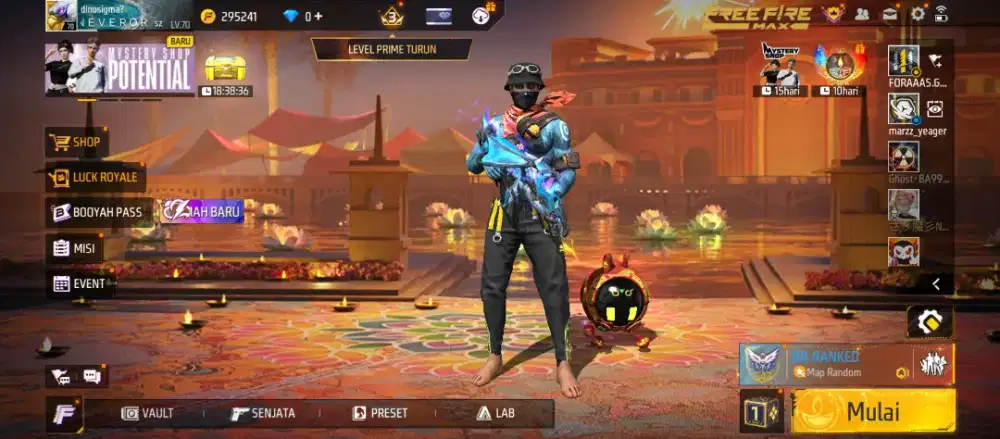Click the Mystery Shop Potential banner

120,68
